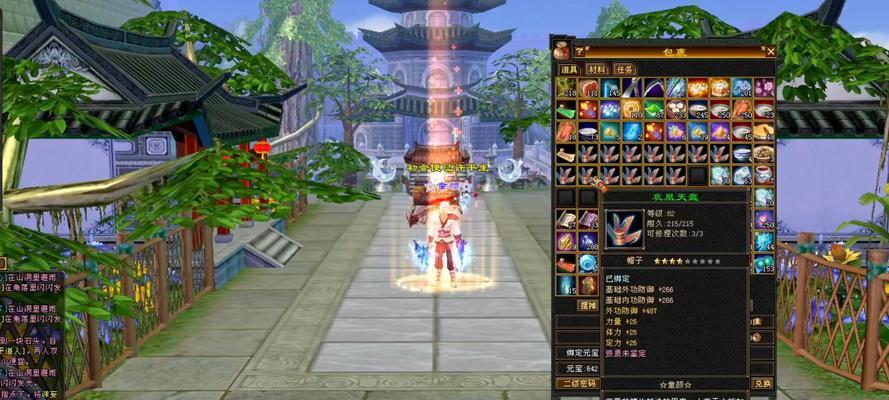
Task: Select the green leaf item stack
Action: coord(654,110)
